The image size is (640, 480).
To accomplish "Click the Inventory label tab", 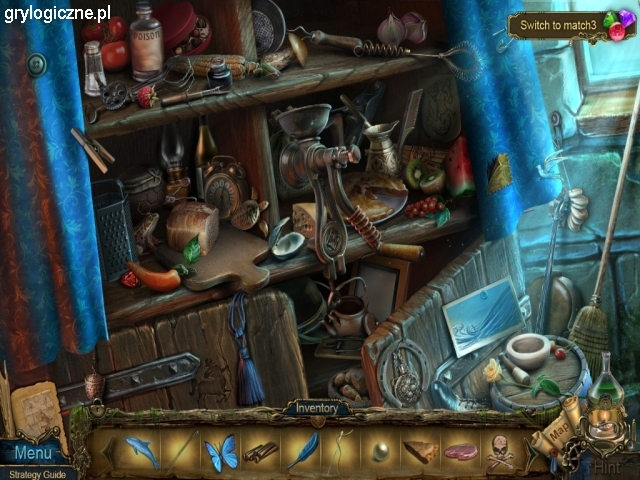I will point(316,408).
